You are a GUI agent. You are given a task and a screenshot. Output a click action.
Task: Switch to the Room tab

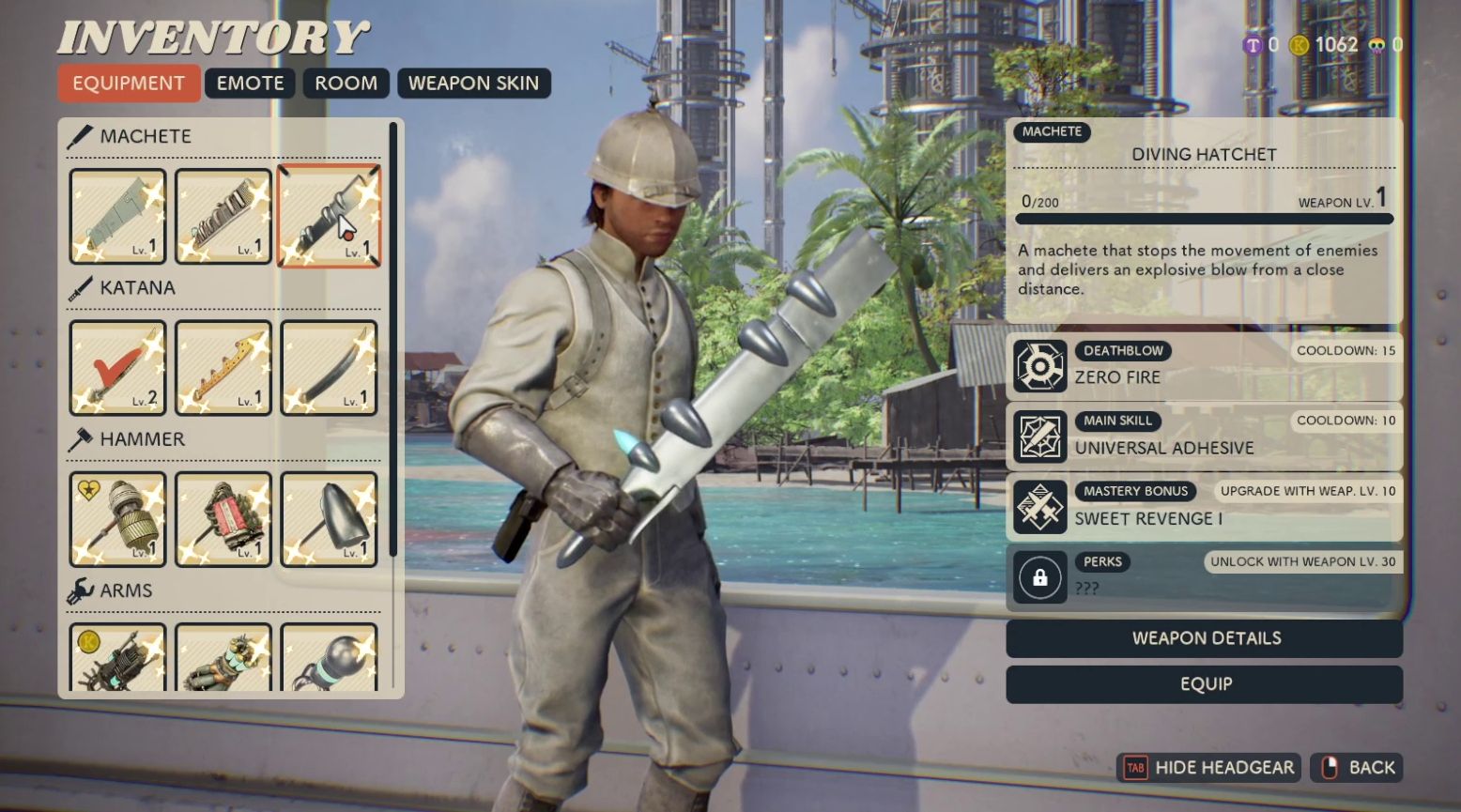(x=346, y=84)
